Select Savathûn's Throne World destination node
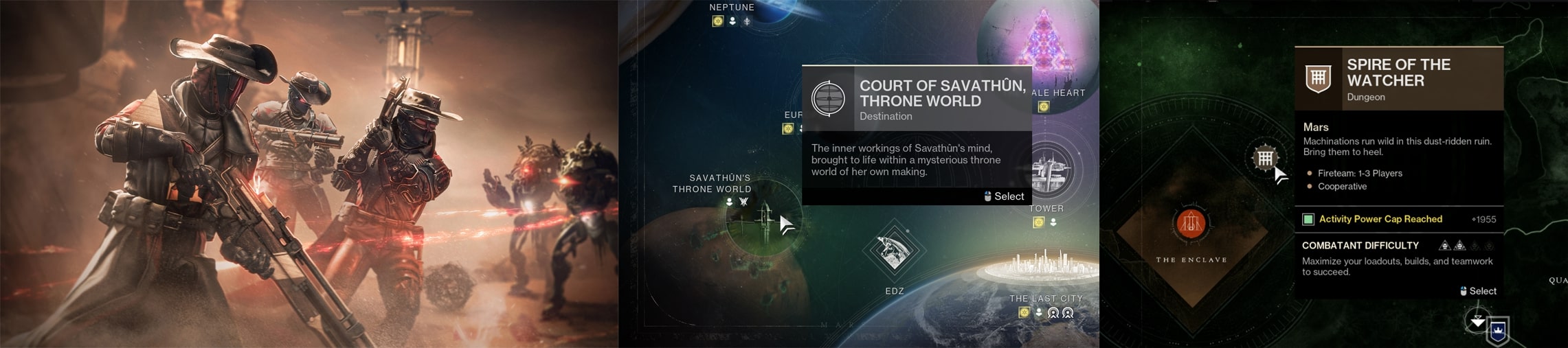The width and height of the screenshot is (1568, 348). [x=761, y=217]
